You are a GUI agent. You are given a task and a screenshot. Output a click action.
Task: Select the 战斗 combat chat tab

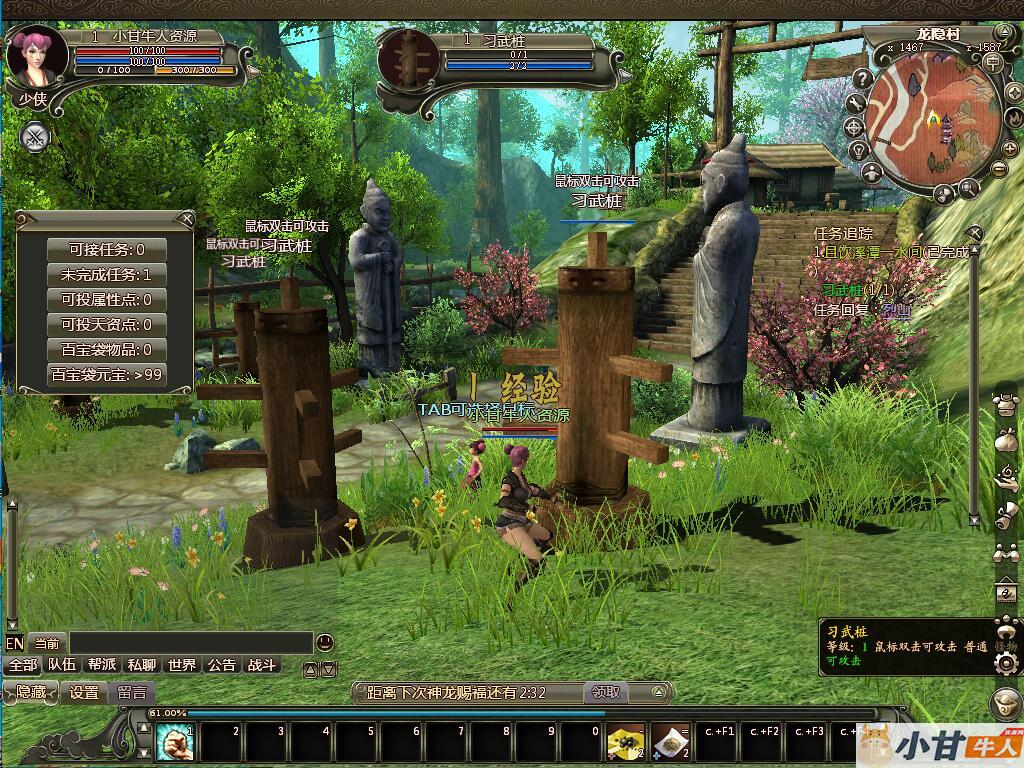[262, 665]
